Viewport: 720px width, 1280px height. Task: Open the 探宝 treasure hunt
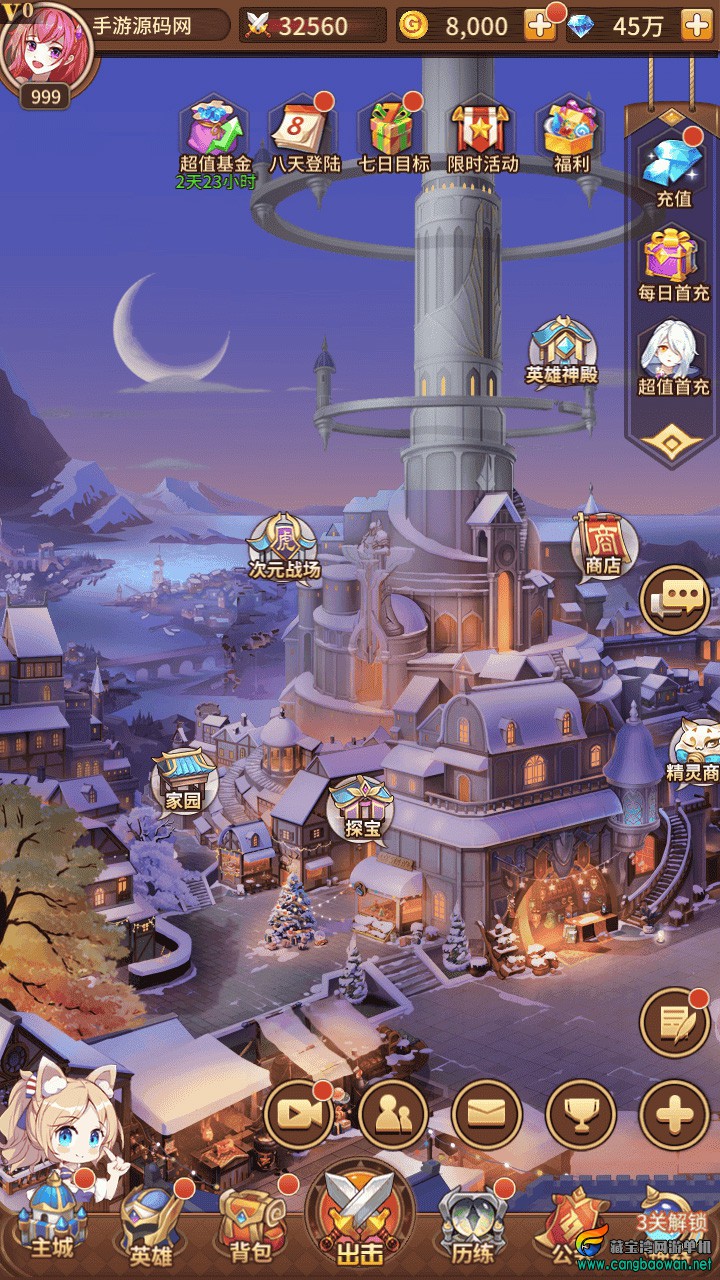point(359,806)
